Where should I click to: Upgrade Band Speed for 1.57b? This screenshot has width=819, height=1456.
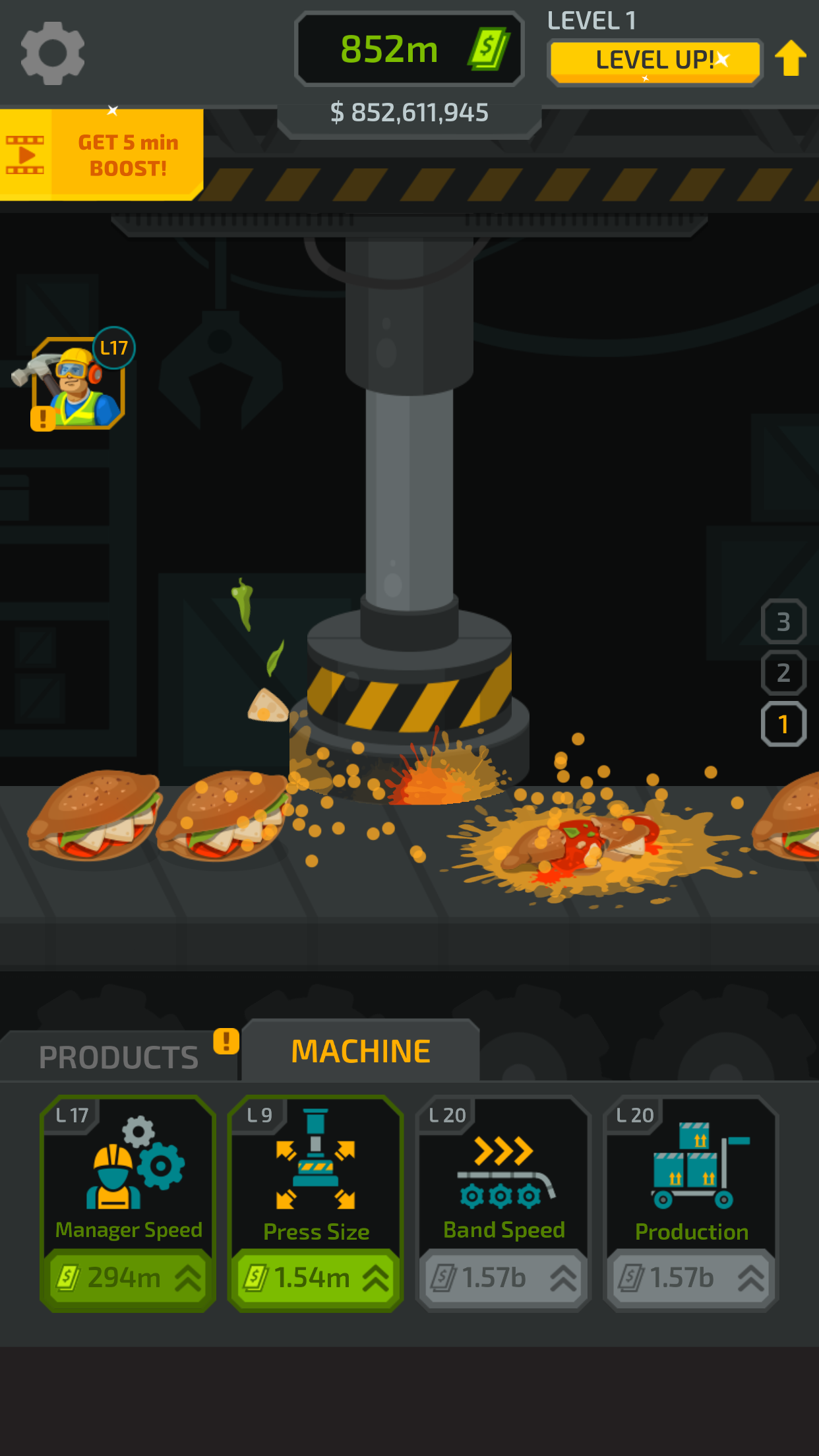[x=503, y=1278]
